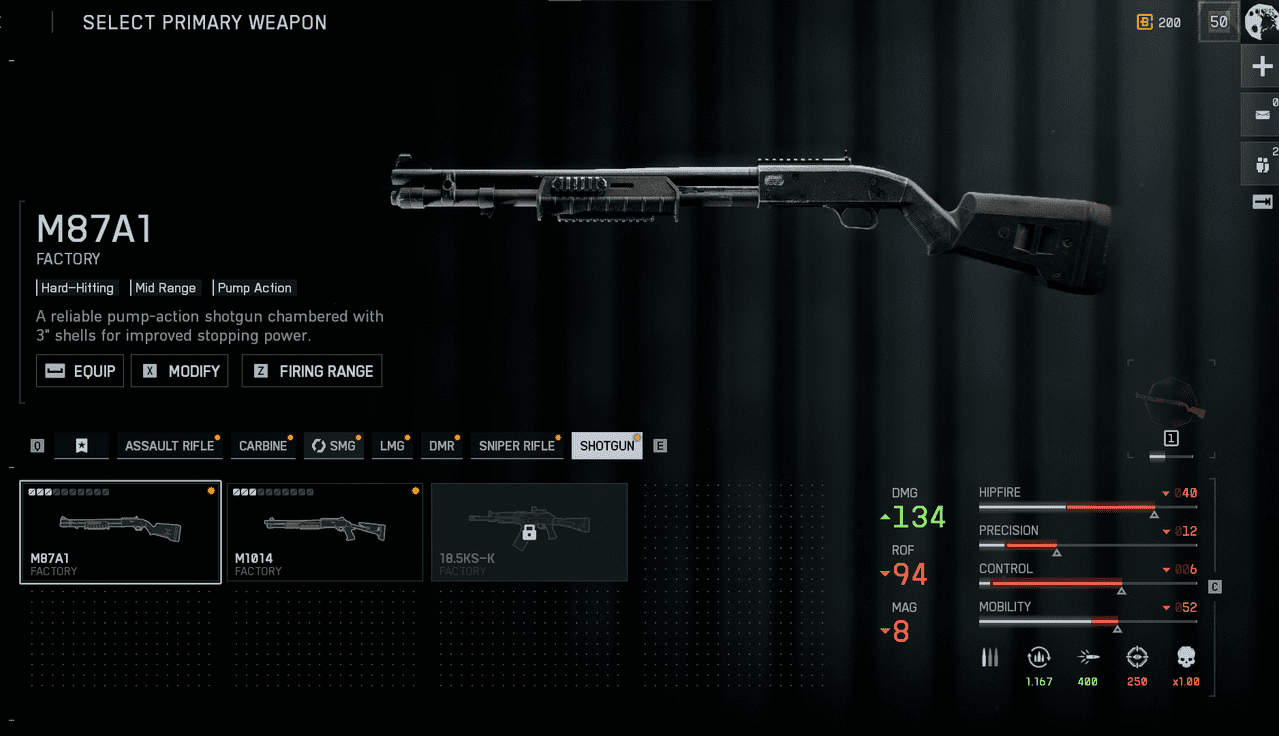
Task: Choose the M1014 shotgun tile
Action: pos(325,533)
